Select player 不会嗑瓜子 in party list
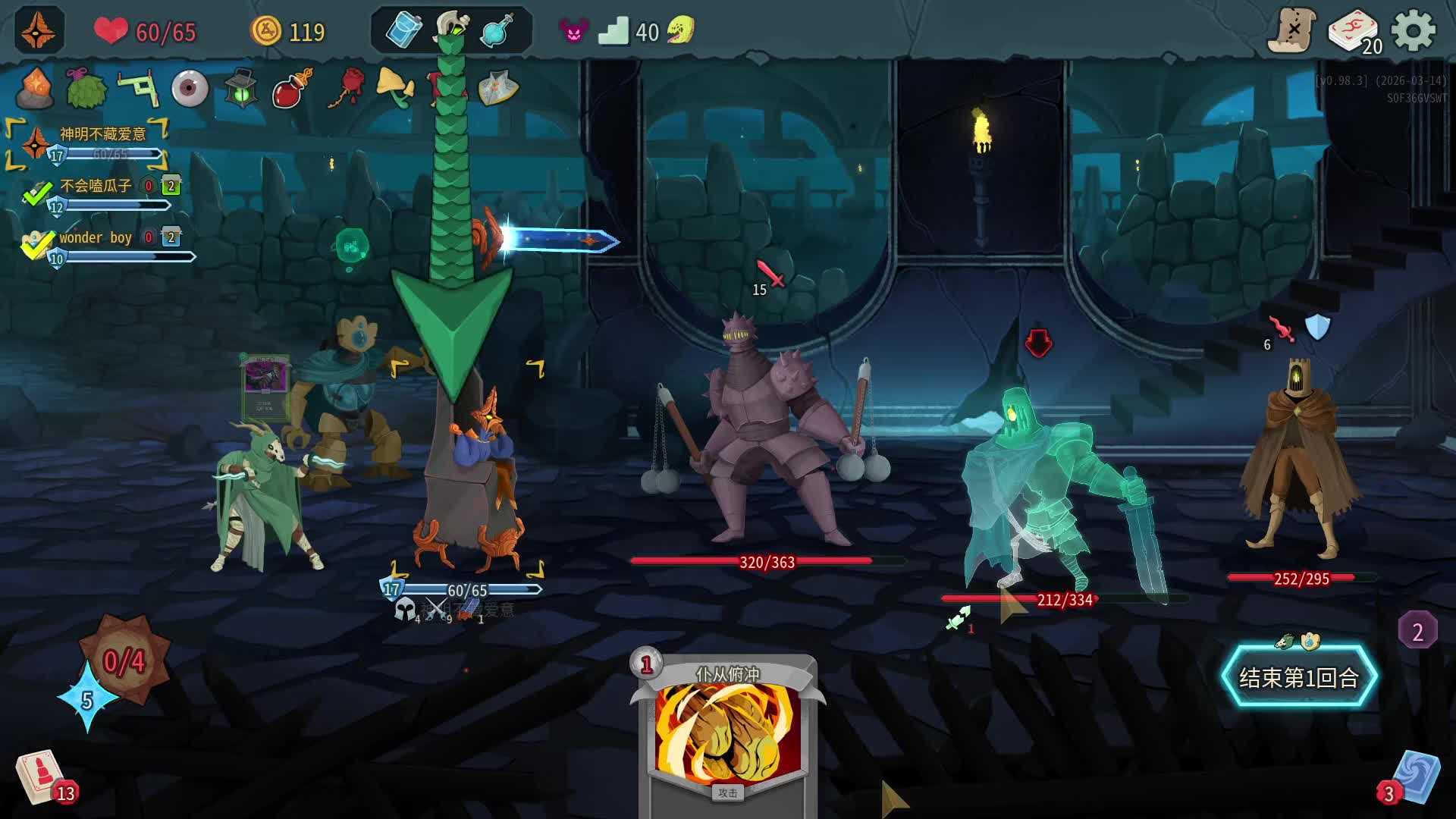Image resolution: width=1456 pixels, height=819 pixels. [x=96, y=186]
